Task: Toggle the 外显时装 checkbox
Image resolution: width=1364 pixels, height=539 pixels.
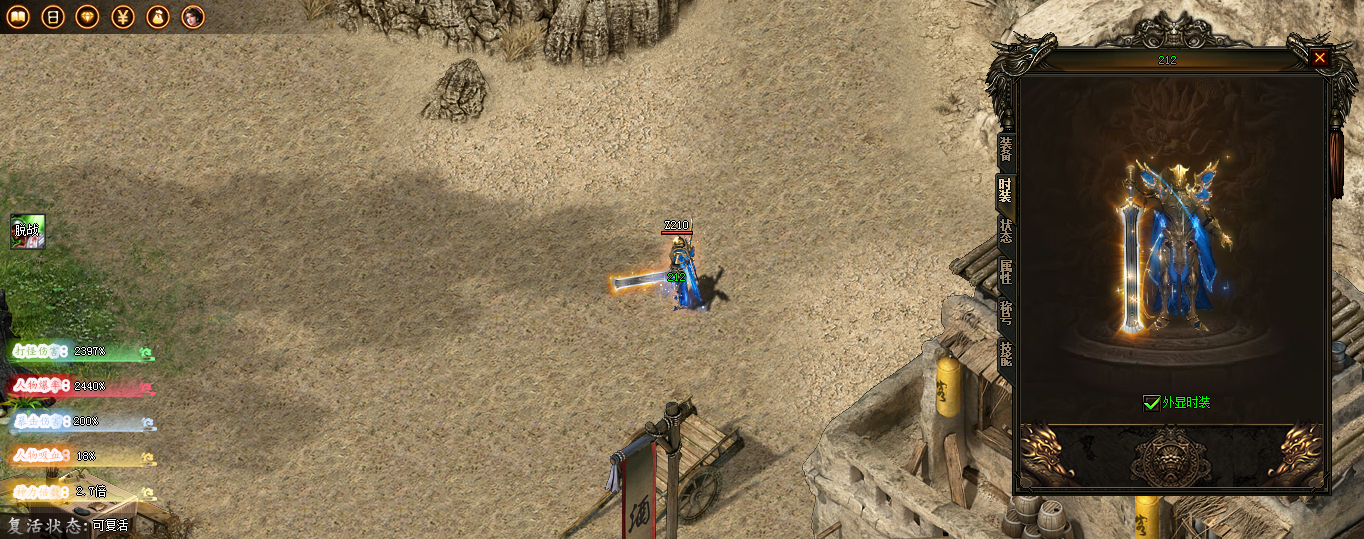Action: pos(1151,403)
